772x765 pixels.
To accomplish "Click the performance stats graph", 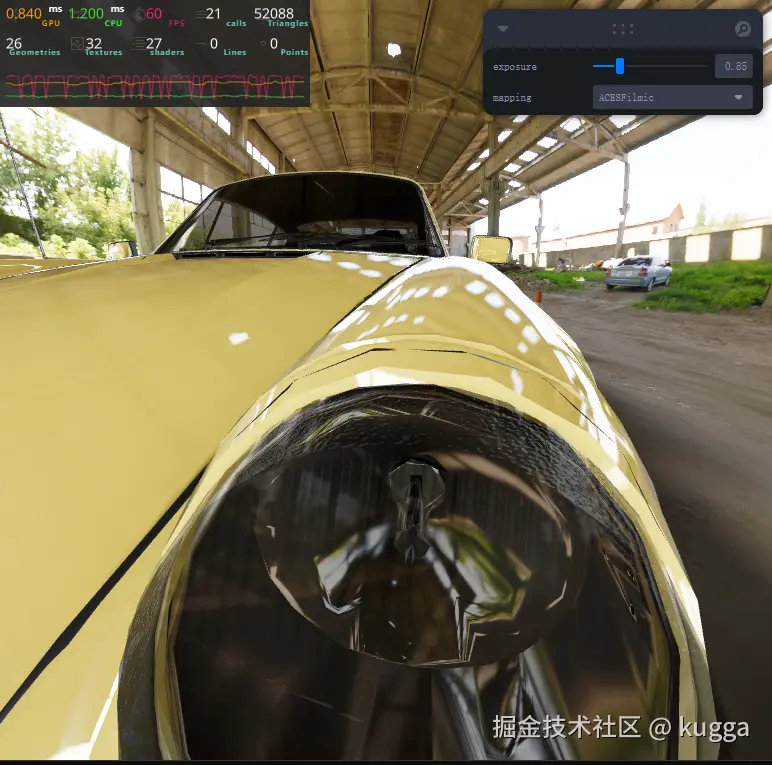I will click(x=155, y=86).
